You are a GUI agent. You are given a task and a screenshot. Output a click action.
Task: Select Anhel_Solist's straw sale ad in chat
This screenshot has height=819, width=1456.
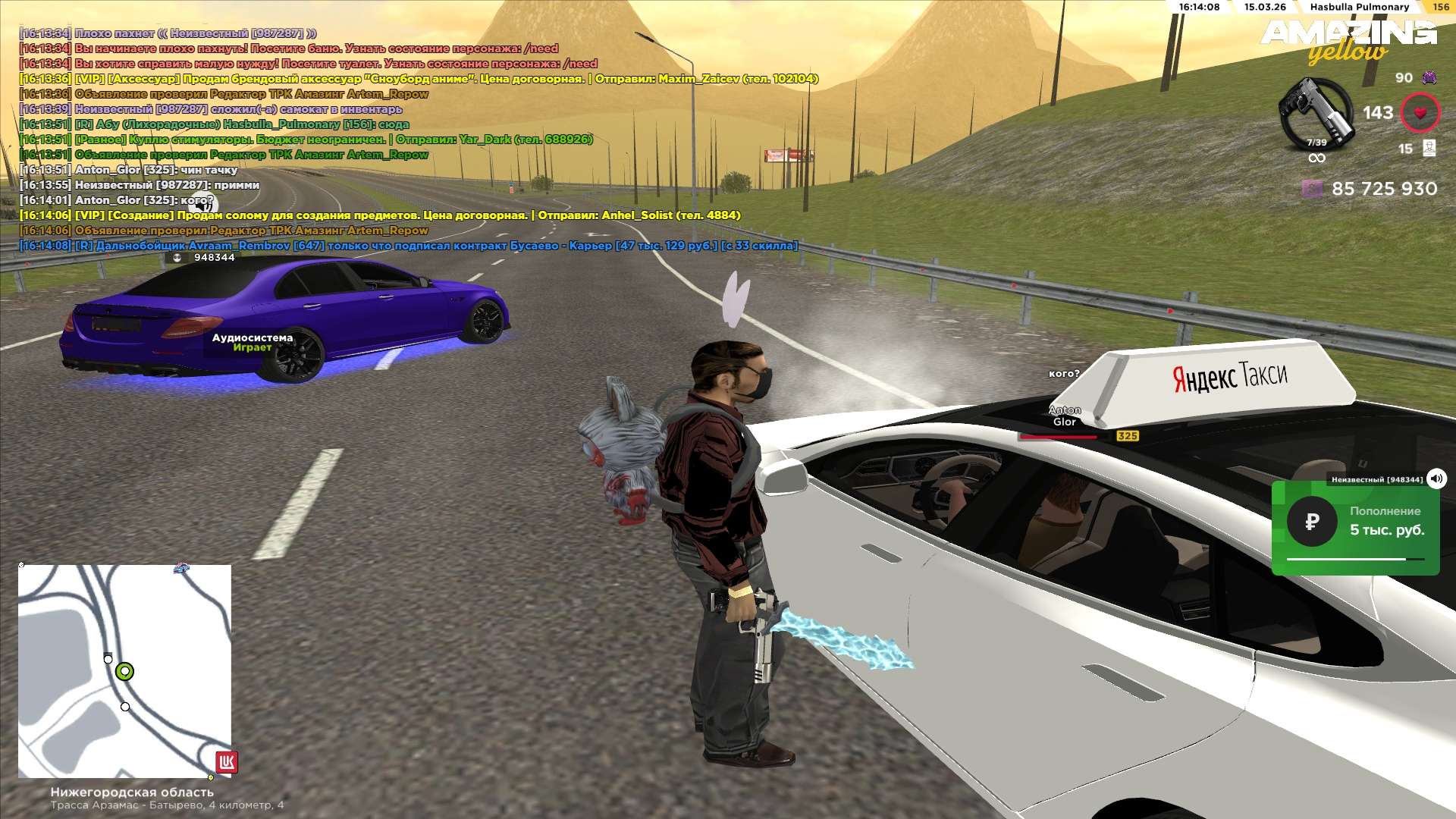tap(380, 215)
